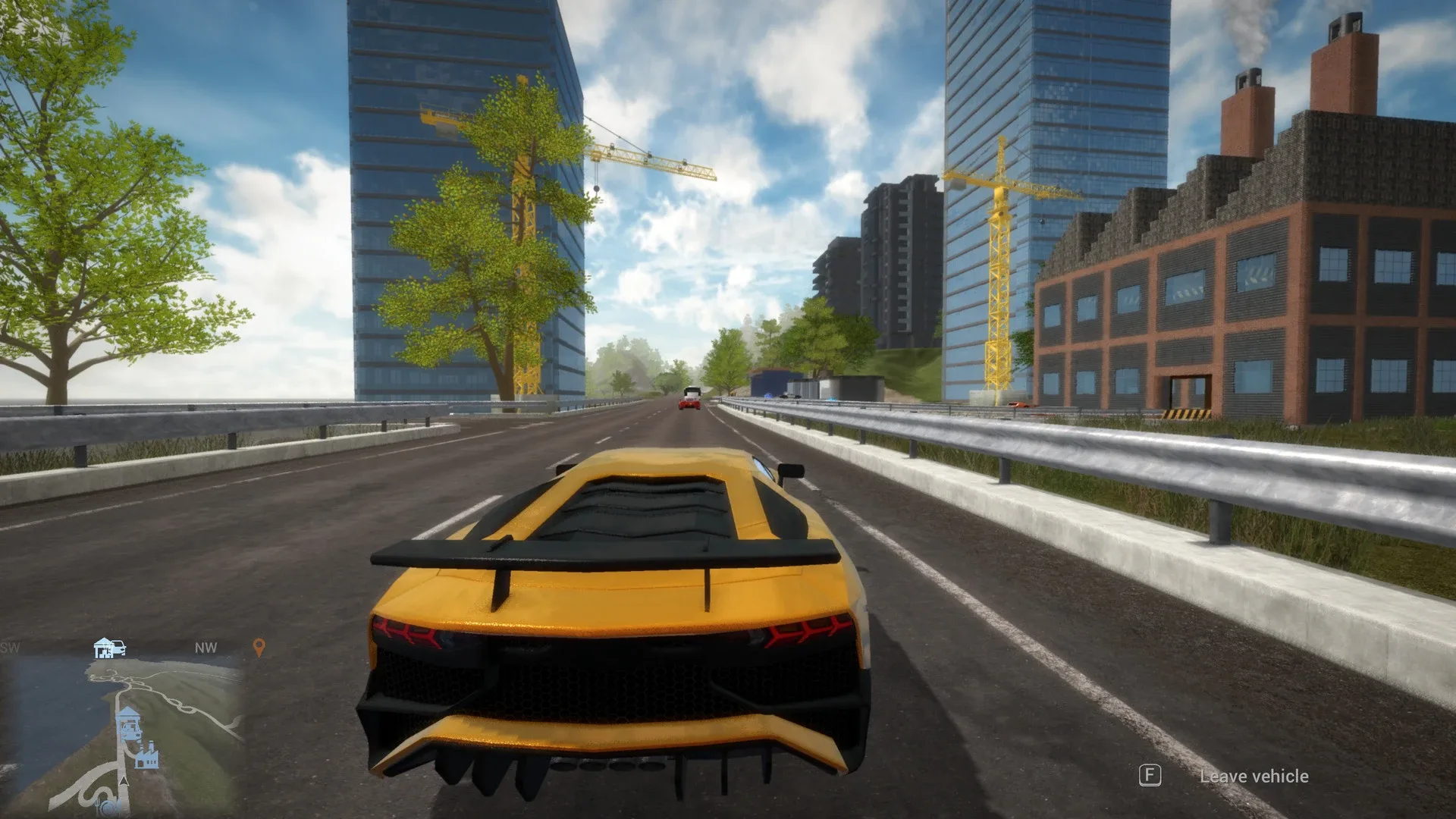
Task: Select the car dealership icon on the minimap
Action: tap(102, 649)
